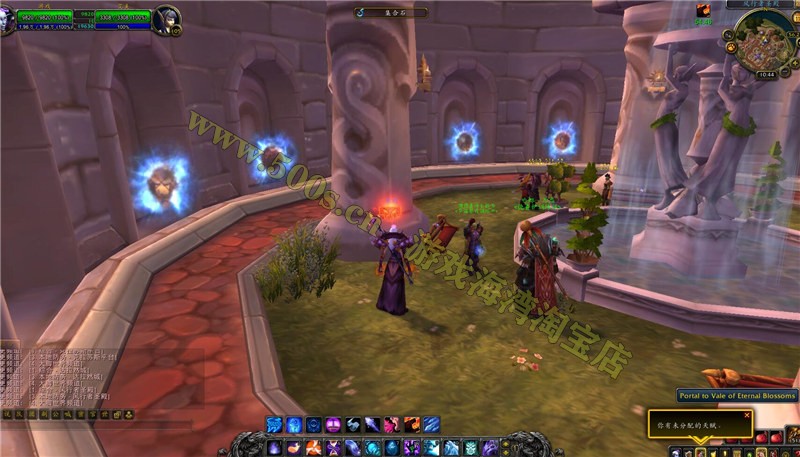Activate the purple round face spell icon
The height and width of the screenshot is (457, 800).
click(x=332, y=425)
